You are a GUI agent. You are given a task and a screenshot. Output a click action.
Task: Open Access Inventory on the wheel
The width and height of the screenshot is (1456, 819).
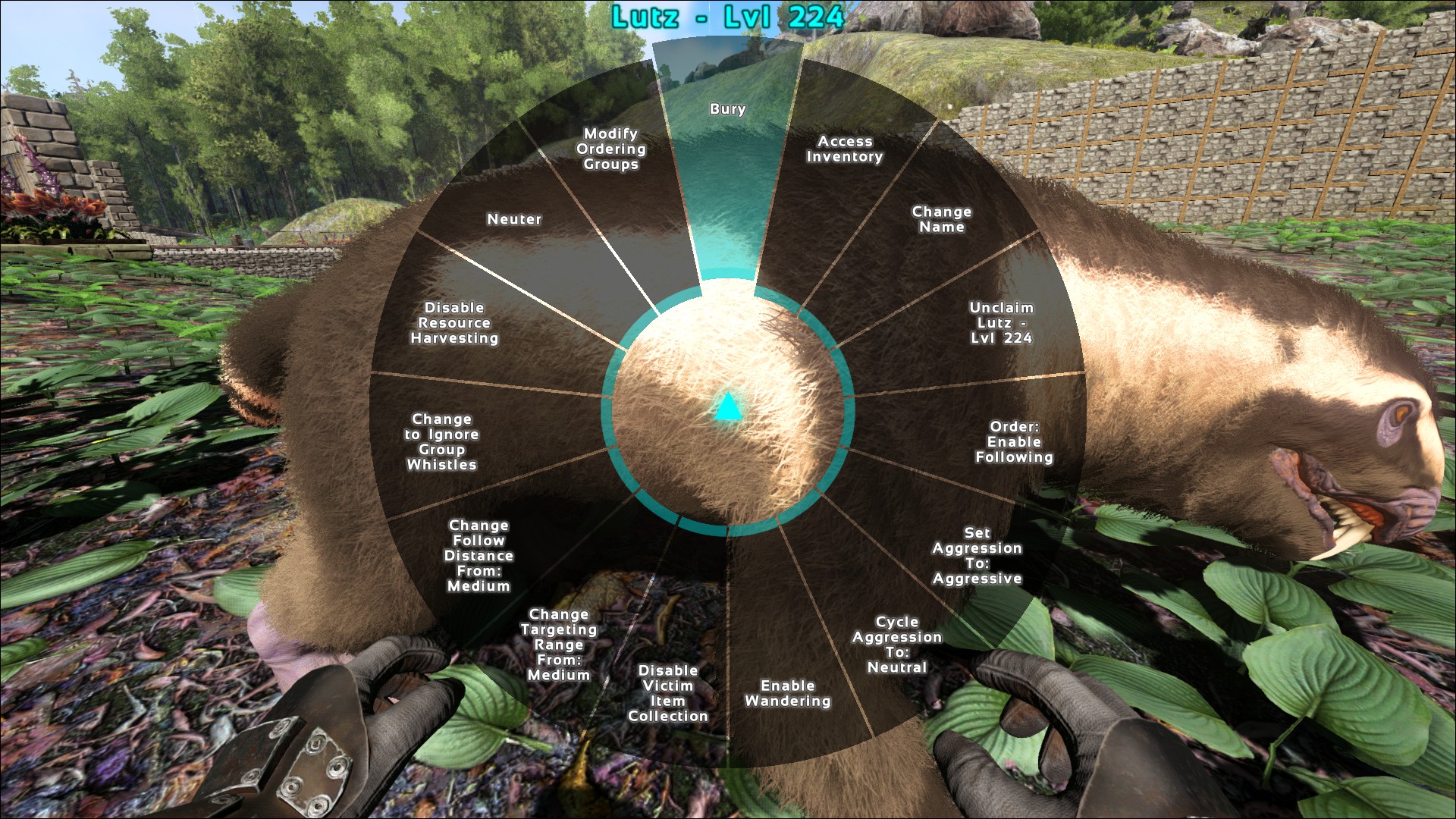[844, 149]
